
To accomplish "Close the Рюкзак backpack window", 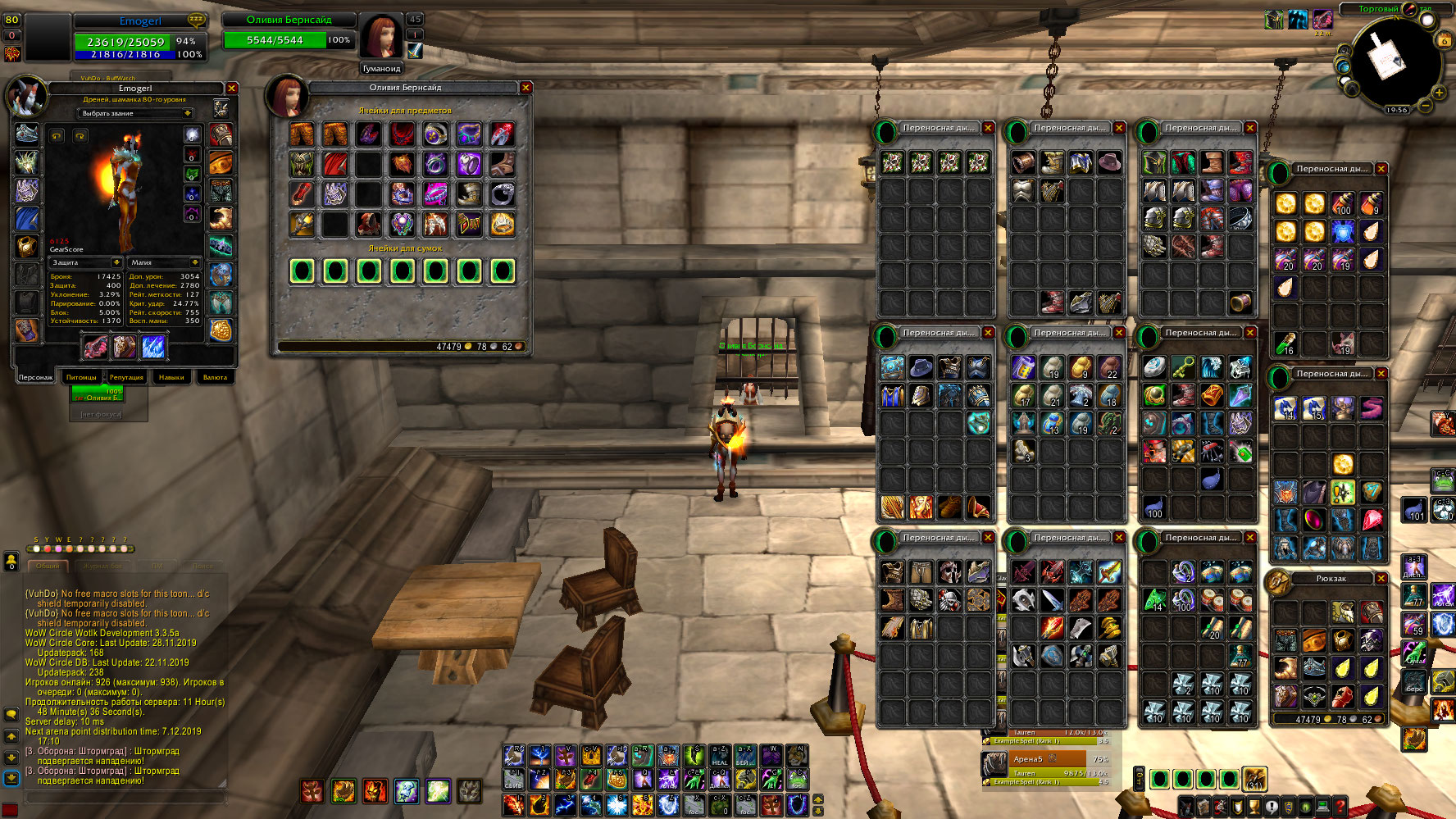I will click(1381, 579).
